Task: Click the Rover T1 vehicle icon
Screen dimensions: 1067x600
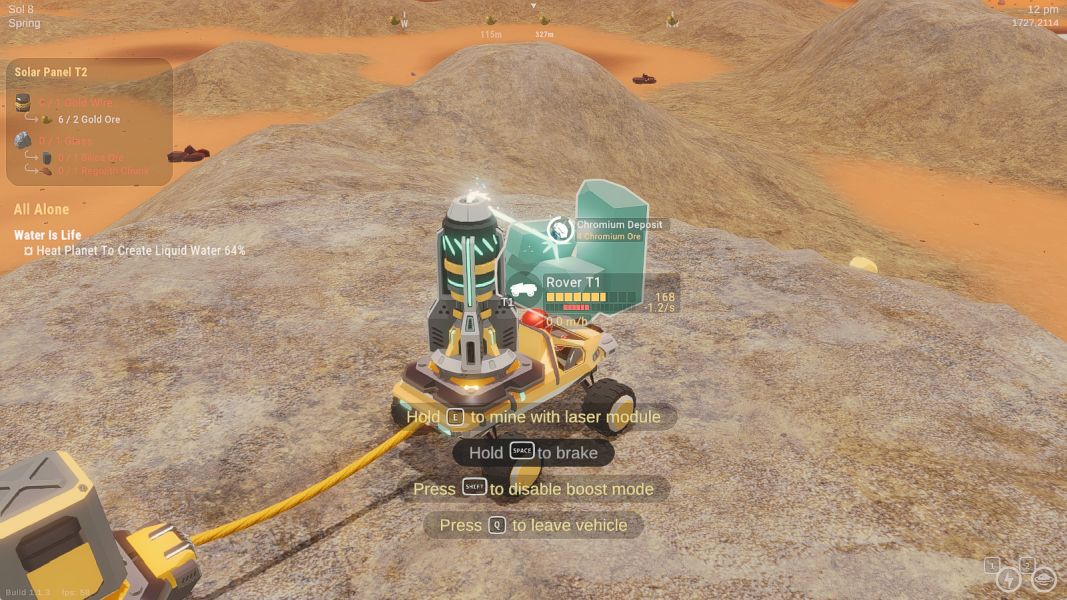Action: [x=525, y=288]
